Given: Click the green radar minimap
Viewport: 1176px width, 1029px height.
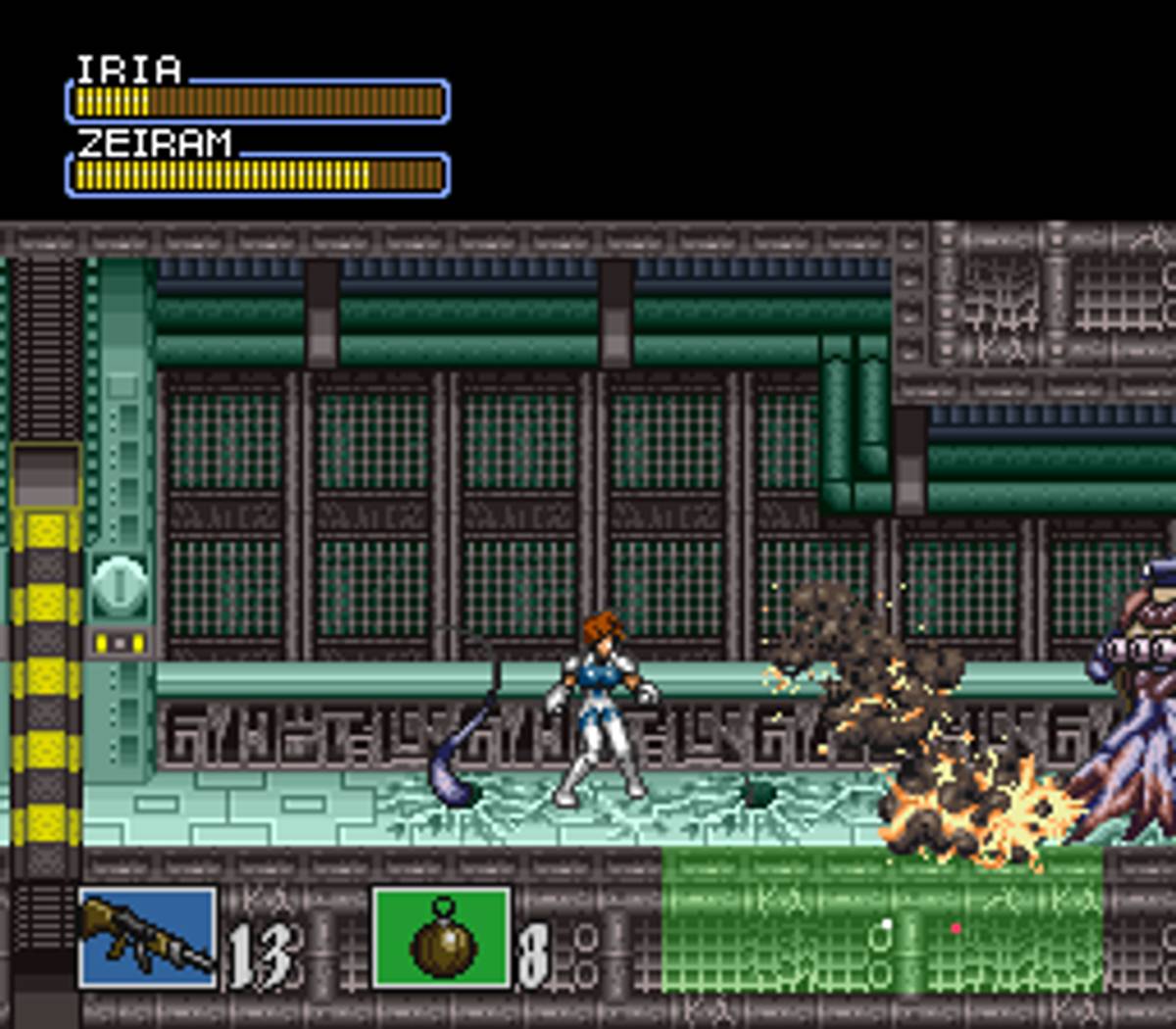Looking at the screenshot, I should click(x=882, y=921).
